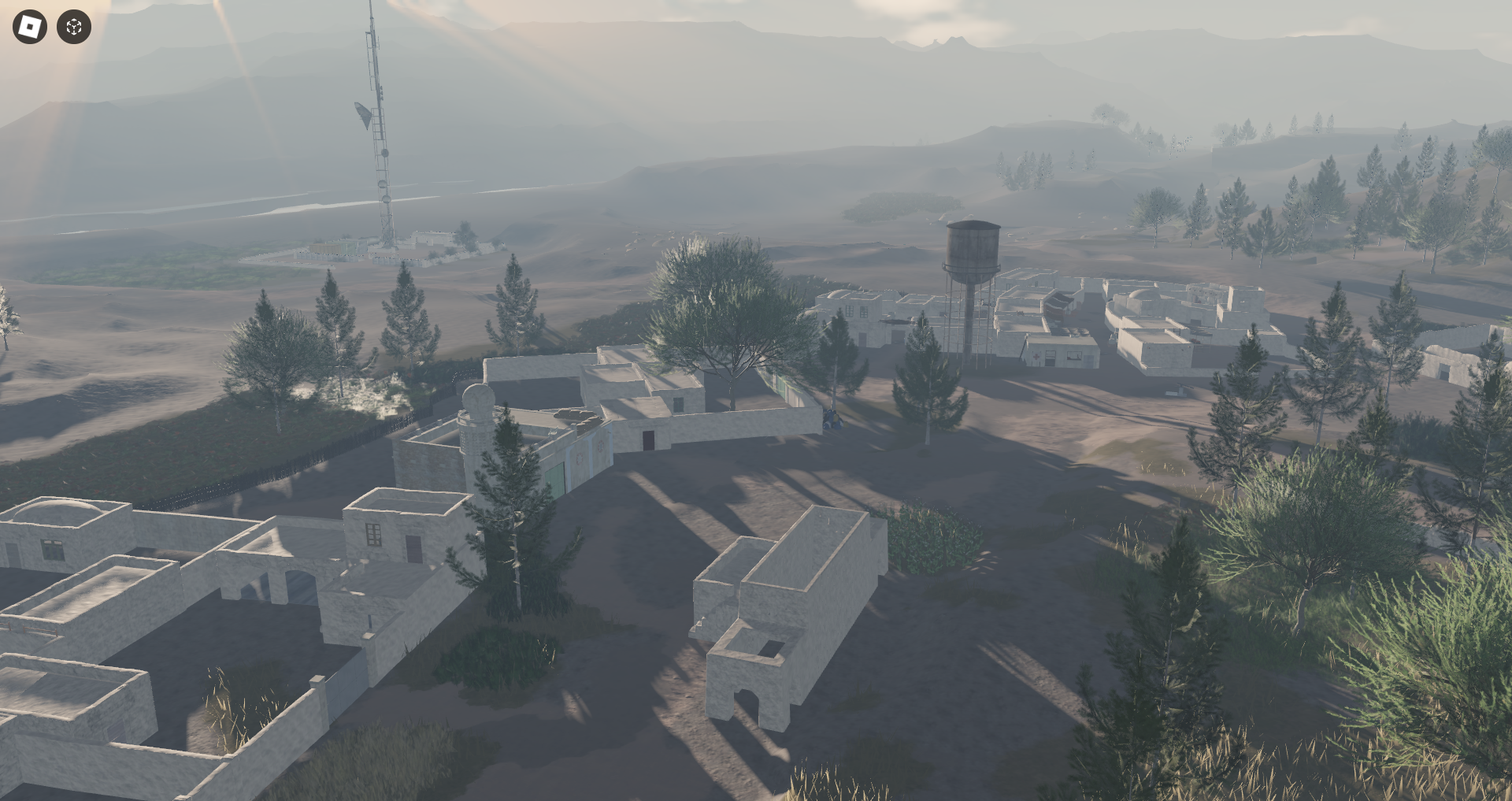
Task: Select the flag on the radio tower
Action: pos(361,114)
